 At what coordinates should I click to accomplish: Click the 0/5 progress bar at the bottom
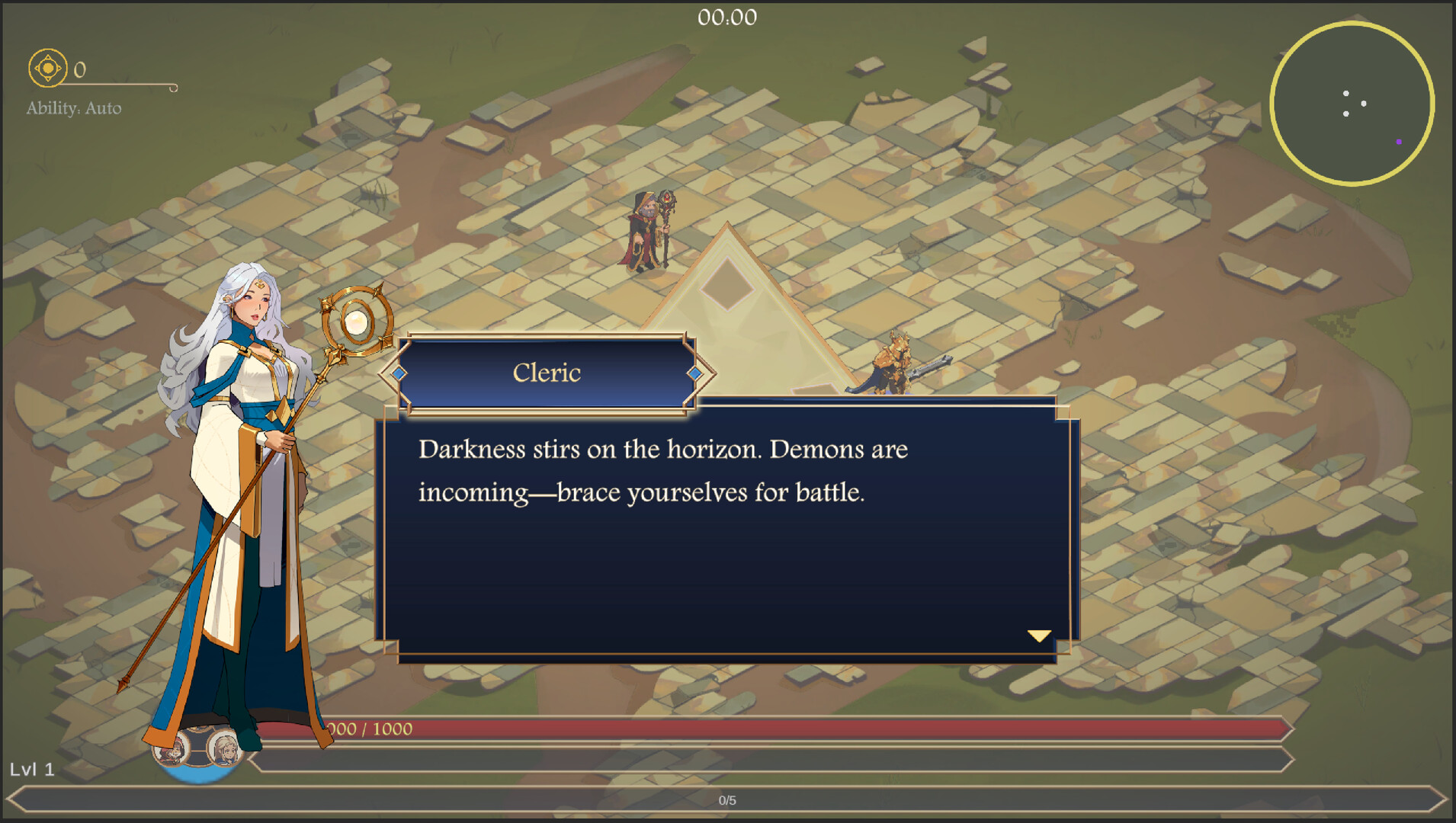tap(728, 799)
